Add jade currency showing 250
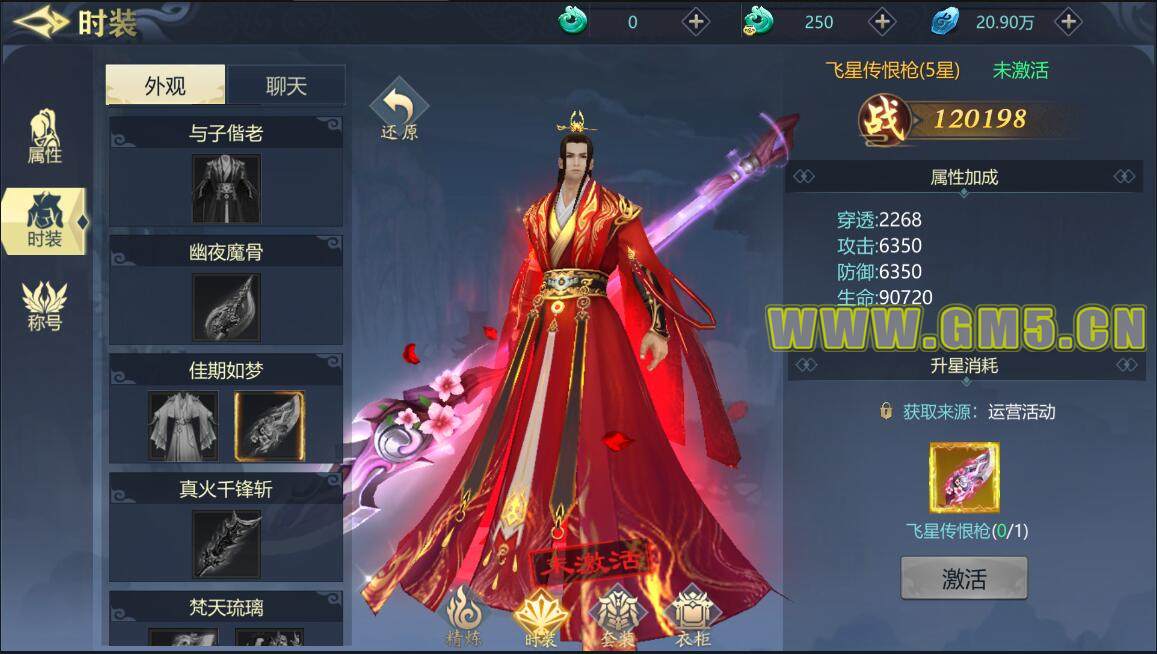Viewport: 1157px width, 654px height. (881, 21)
